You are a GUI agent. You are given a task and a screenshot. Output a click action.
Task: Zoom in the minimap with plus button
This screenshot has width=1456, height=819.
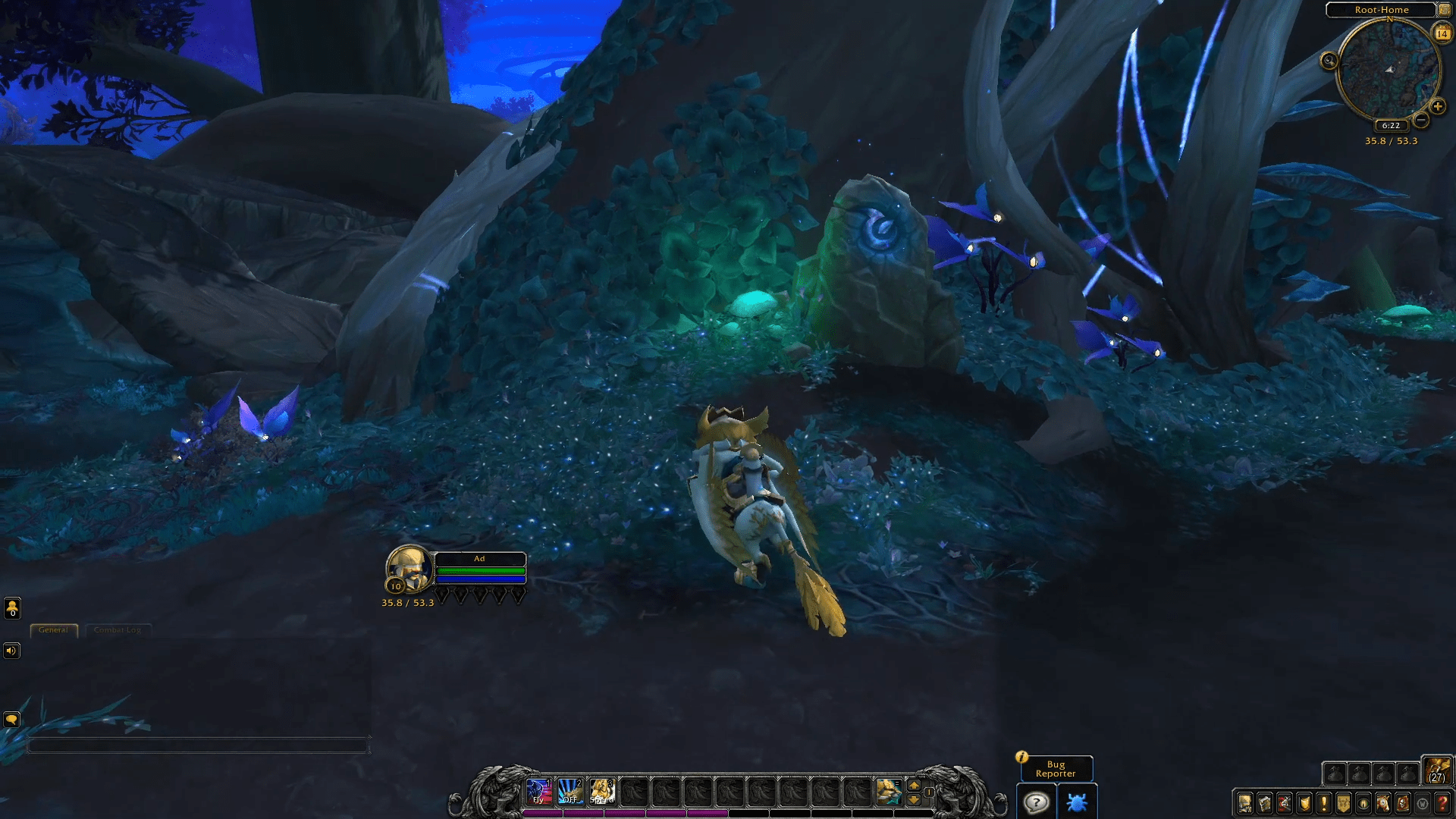1437,107
